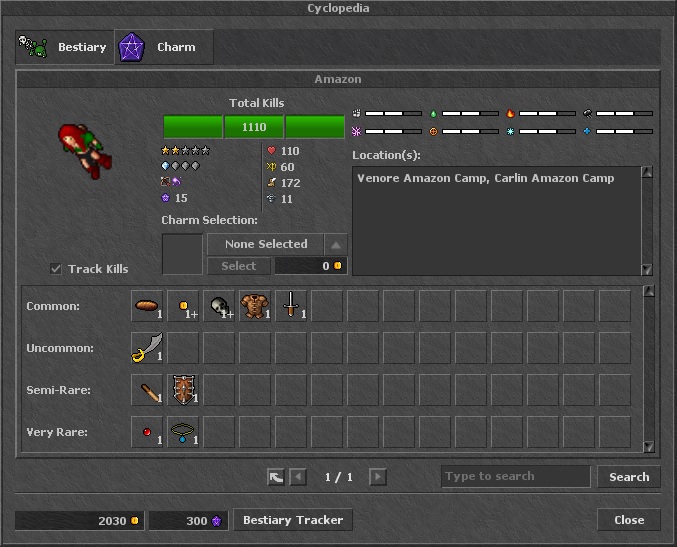This screenshot has width=677, height=547.
Task: Click the Type to search field
Action: point(515,477)
